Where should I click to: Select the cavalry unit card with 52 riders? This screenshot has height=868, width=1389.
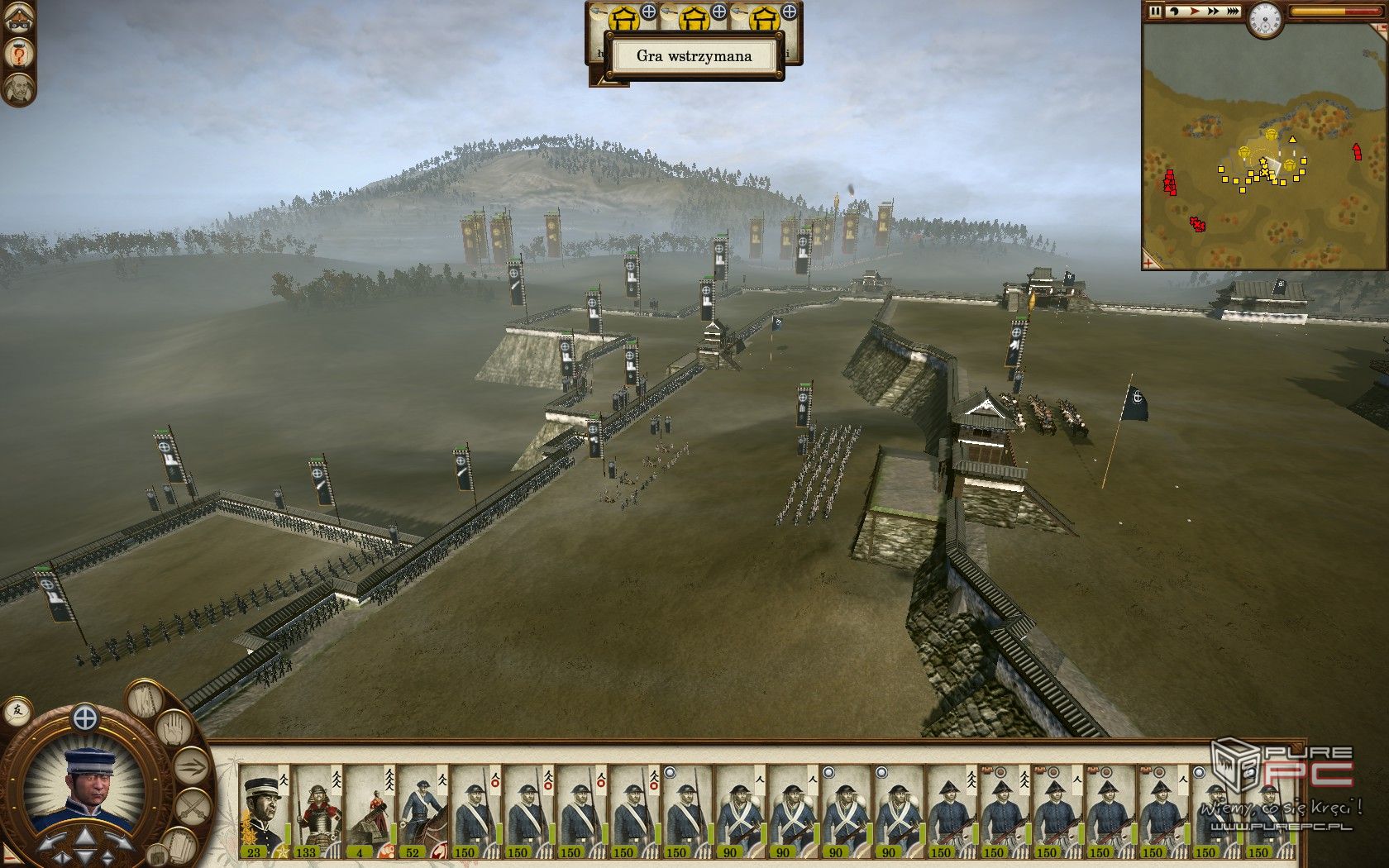click(423, 812)
